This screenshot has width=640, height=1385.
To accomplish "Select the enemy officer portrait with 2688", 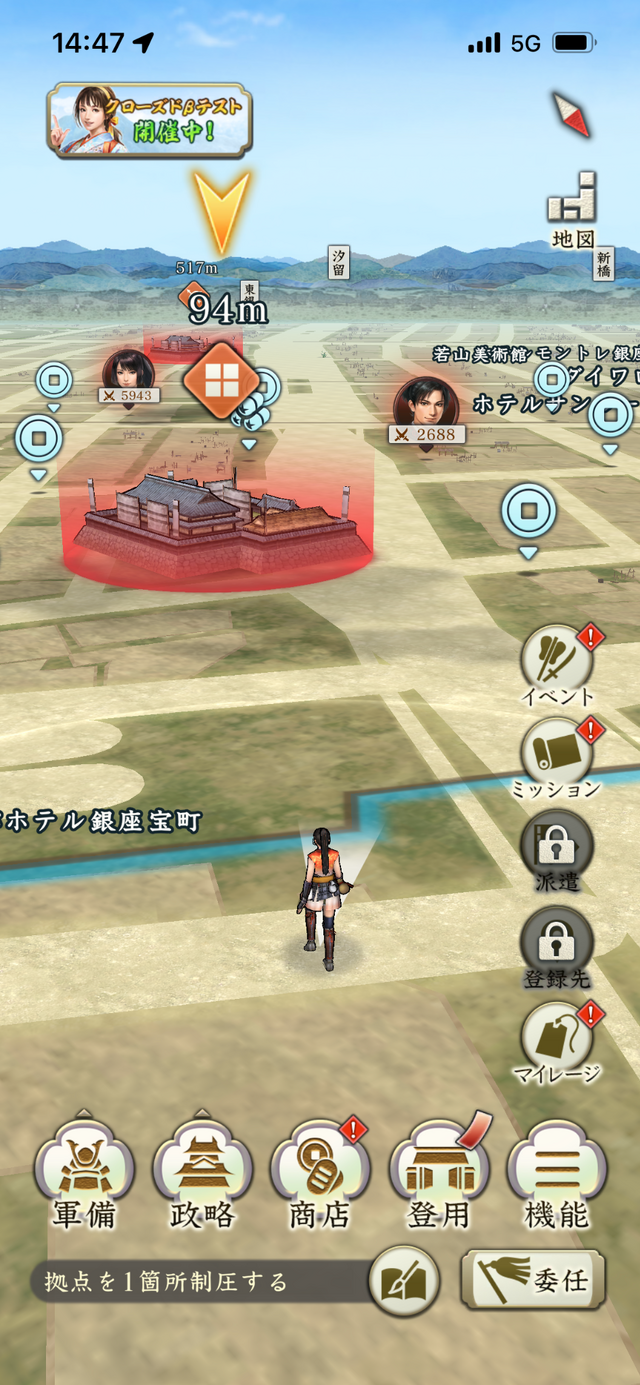I will (426, 402).
